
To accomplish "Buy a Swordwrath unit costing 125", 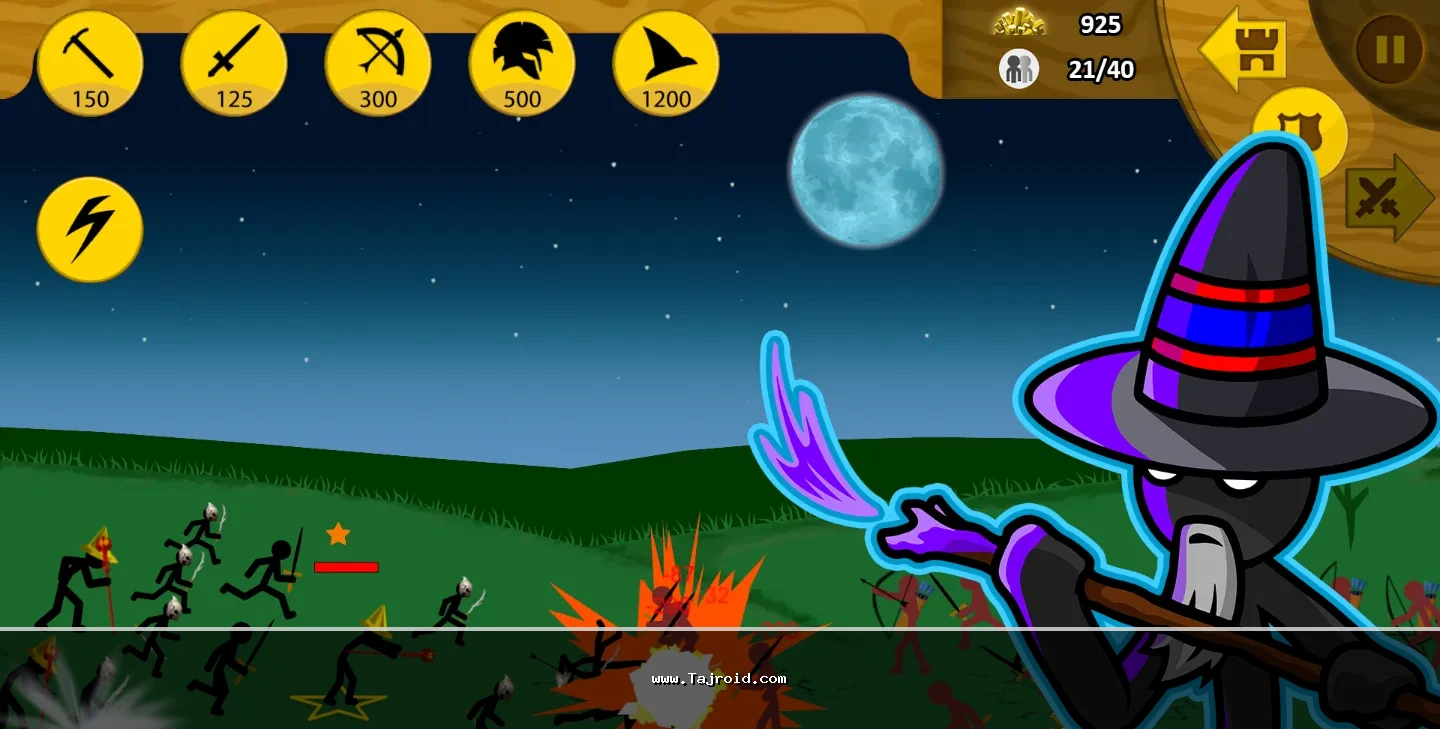I will (234, 63).
